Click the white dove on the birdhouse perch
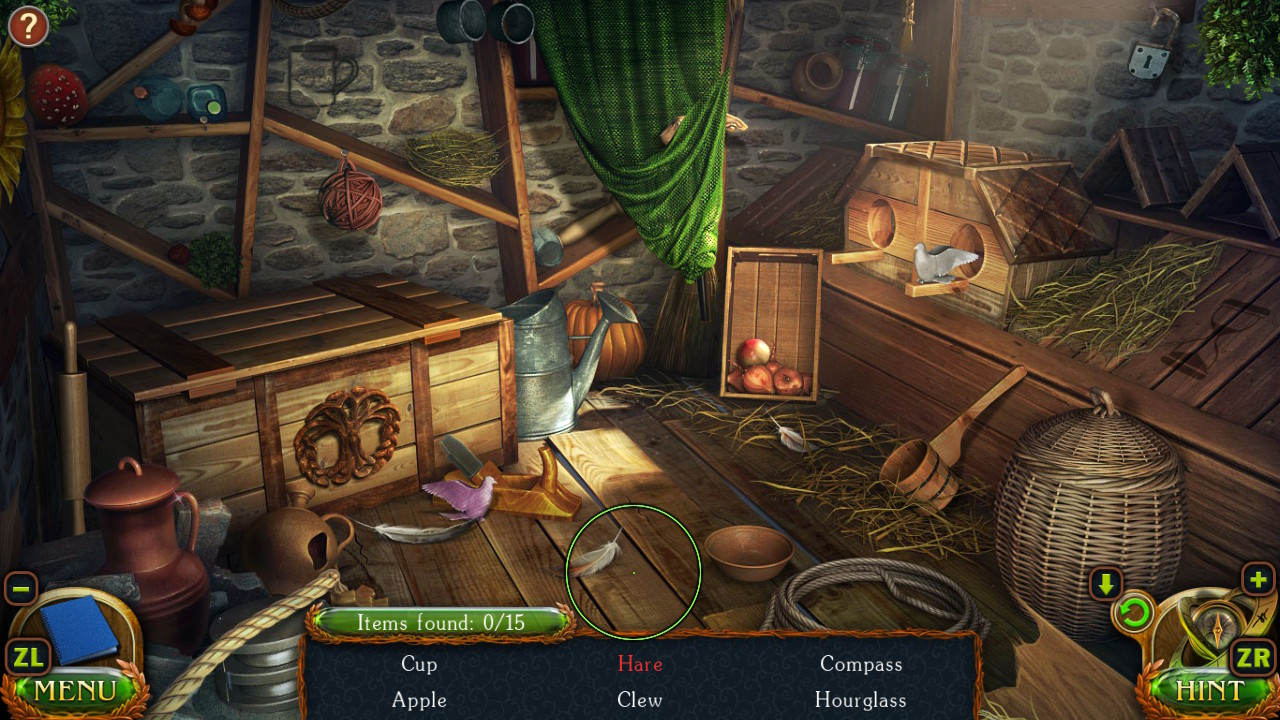Screen dimensions: 1280x720 pyautogui.click(x=938, y=262)
